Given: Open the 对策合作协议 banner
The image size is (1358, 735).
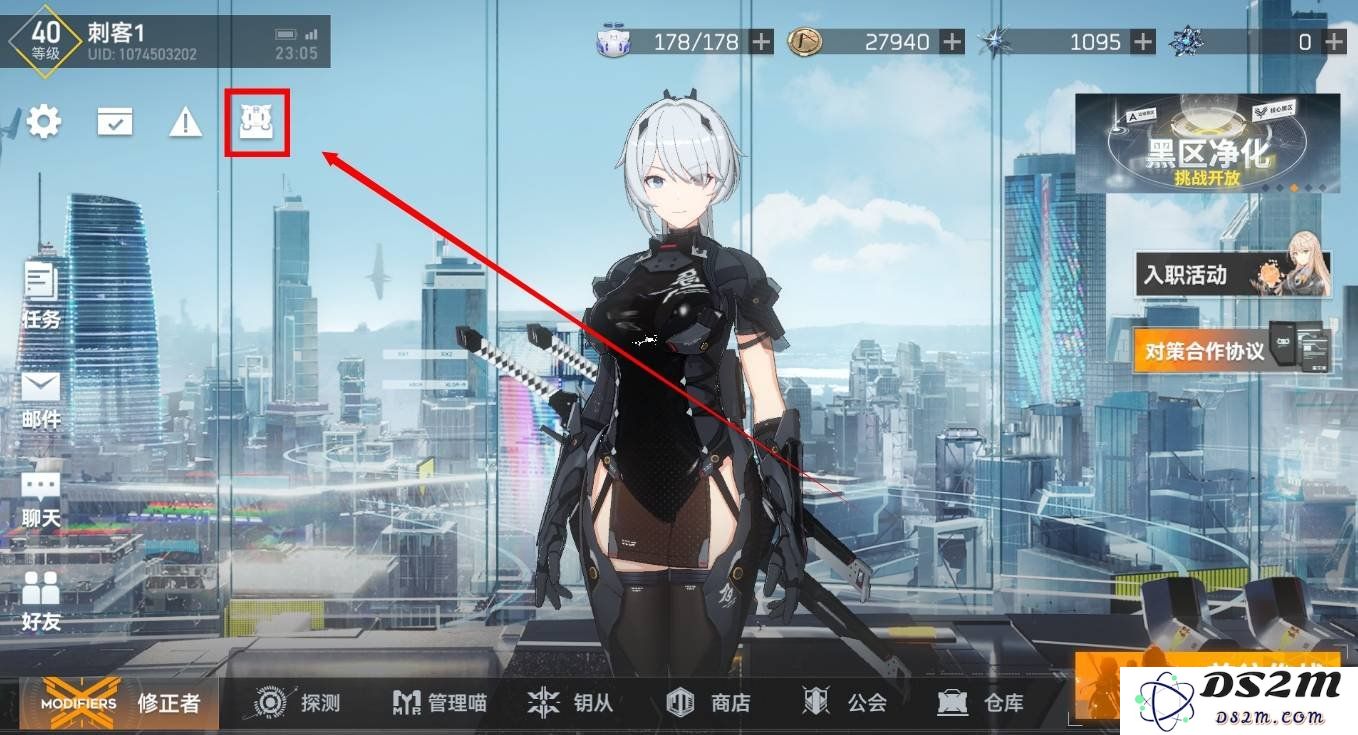Looking at the screenshot, I should [x=1233, y=349].
